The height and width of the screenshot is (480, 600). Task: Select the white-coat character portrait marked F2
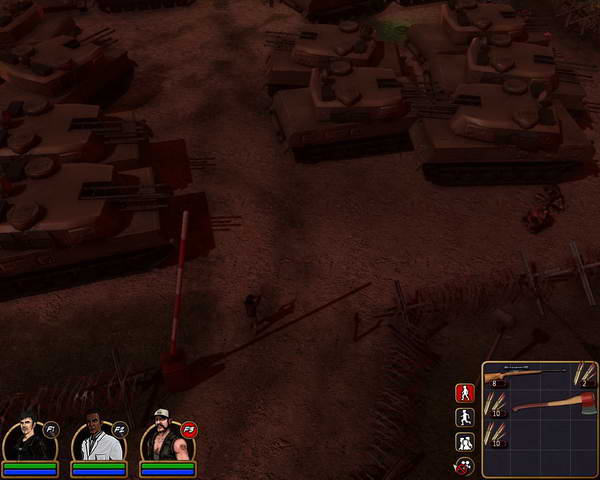95,438
